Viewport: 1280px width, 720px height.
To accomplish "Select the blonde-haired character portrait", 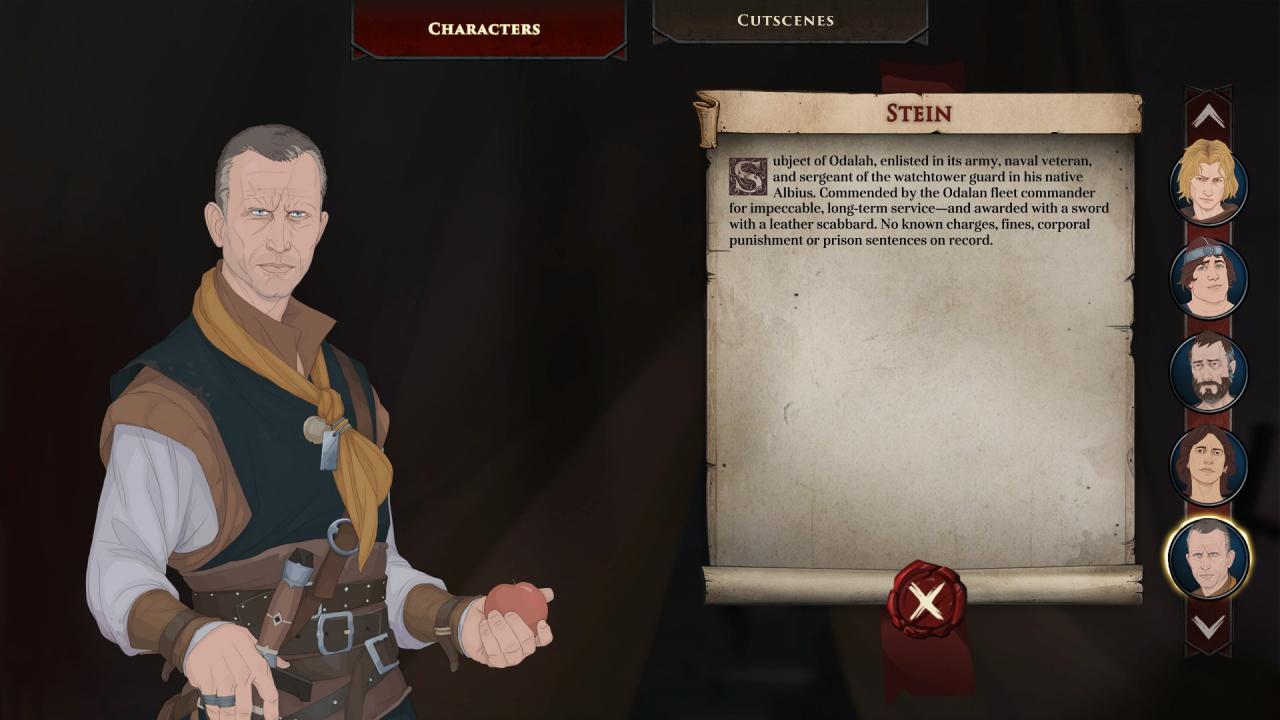I will click(x=1208, y=183).
